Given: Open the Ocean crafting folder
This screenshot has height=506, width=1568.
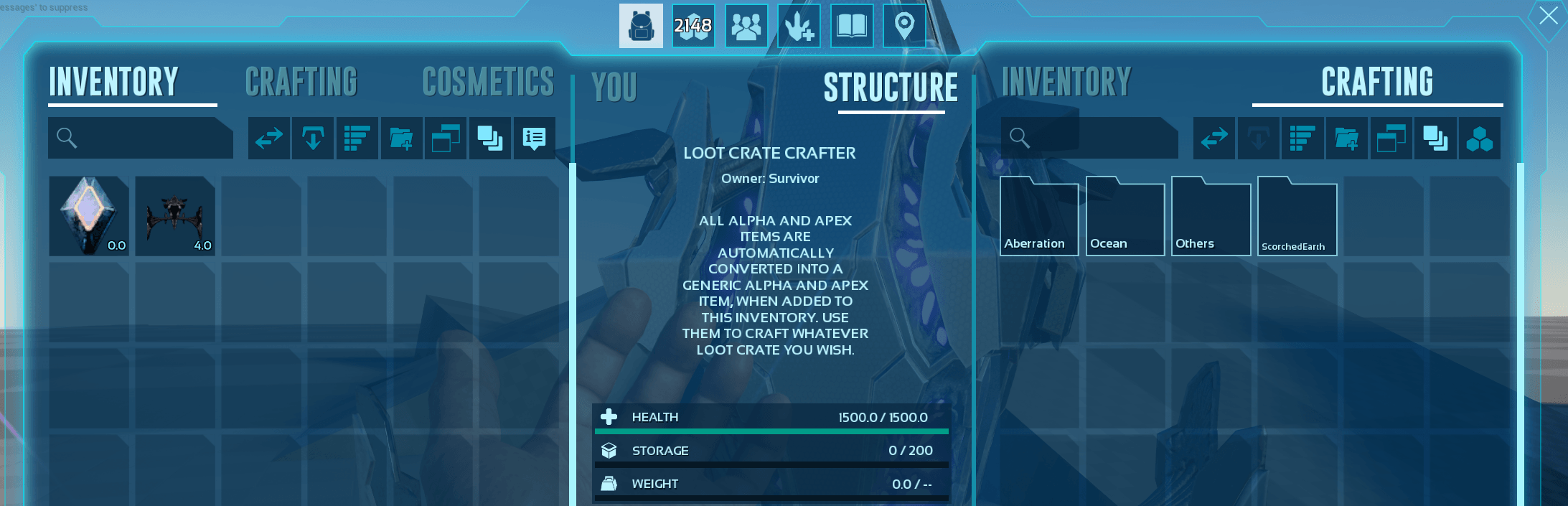Looking at the screenshot, I should coord(1125,216).
